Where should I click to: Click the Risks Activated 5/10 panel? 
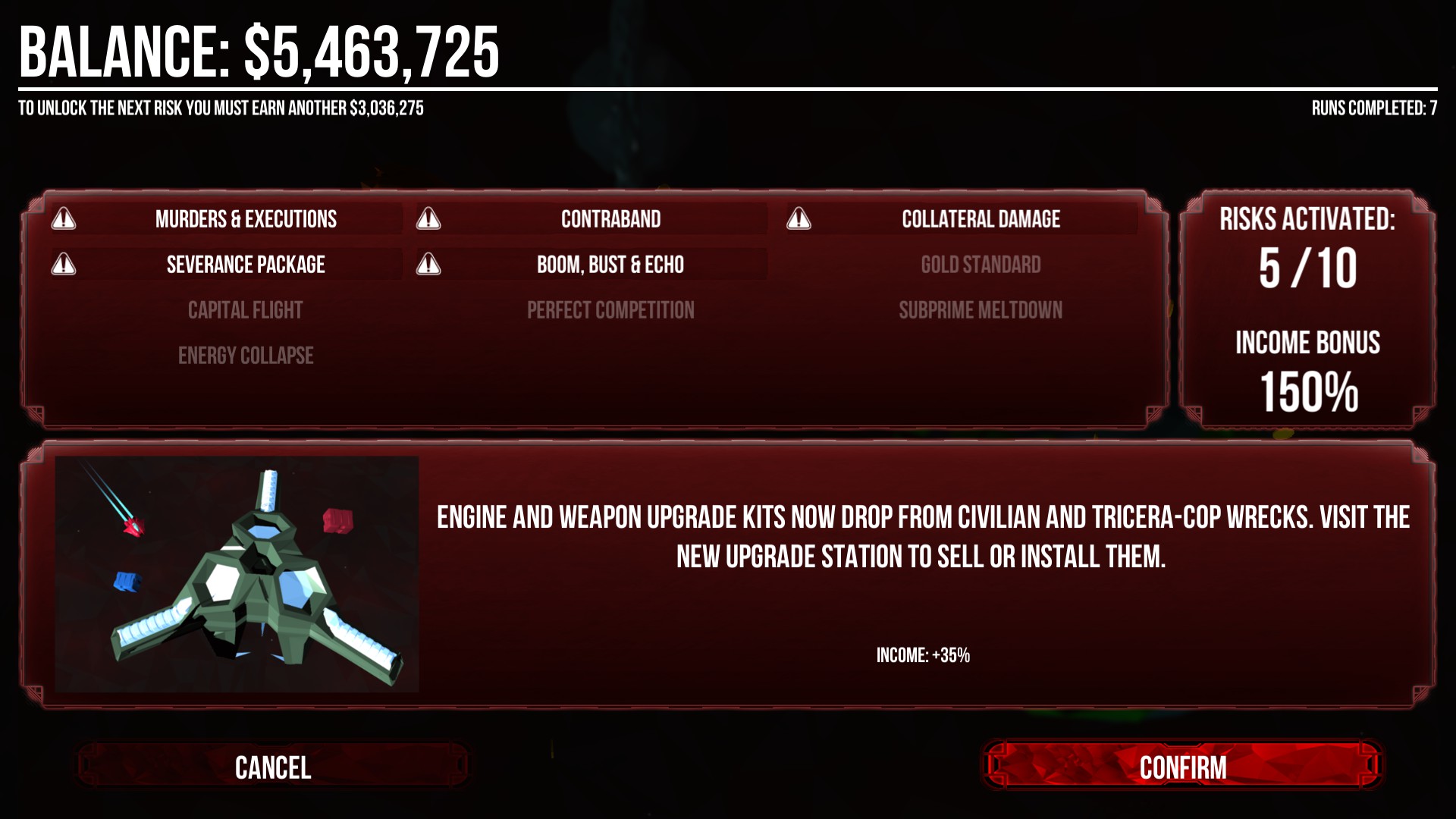click(x=1306, y=250)
